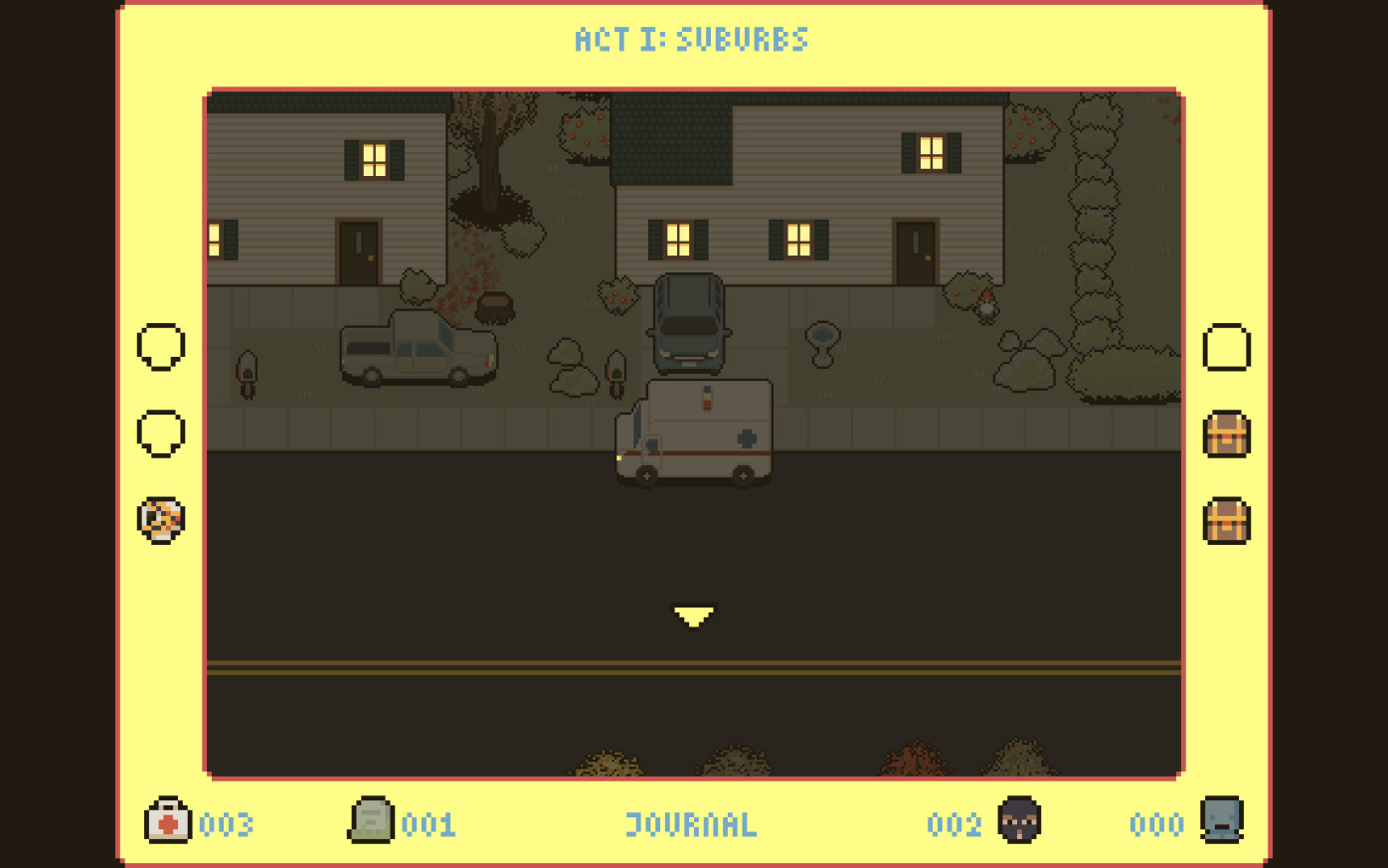Image resolution: width=1388 pixels, height=868 pixels.
Task: Open the lower backpack on the right sidebar
Action: click(x=1226, y=521)
